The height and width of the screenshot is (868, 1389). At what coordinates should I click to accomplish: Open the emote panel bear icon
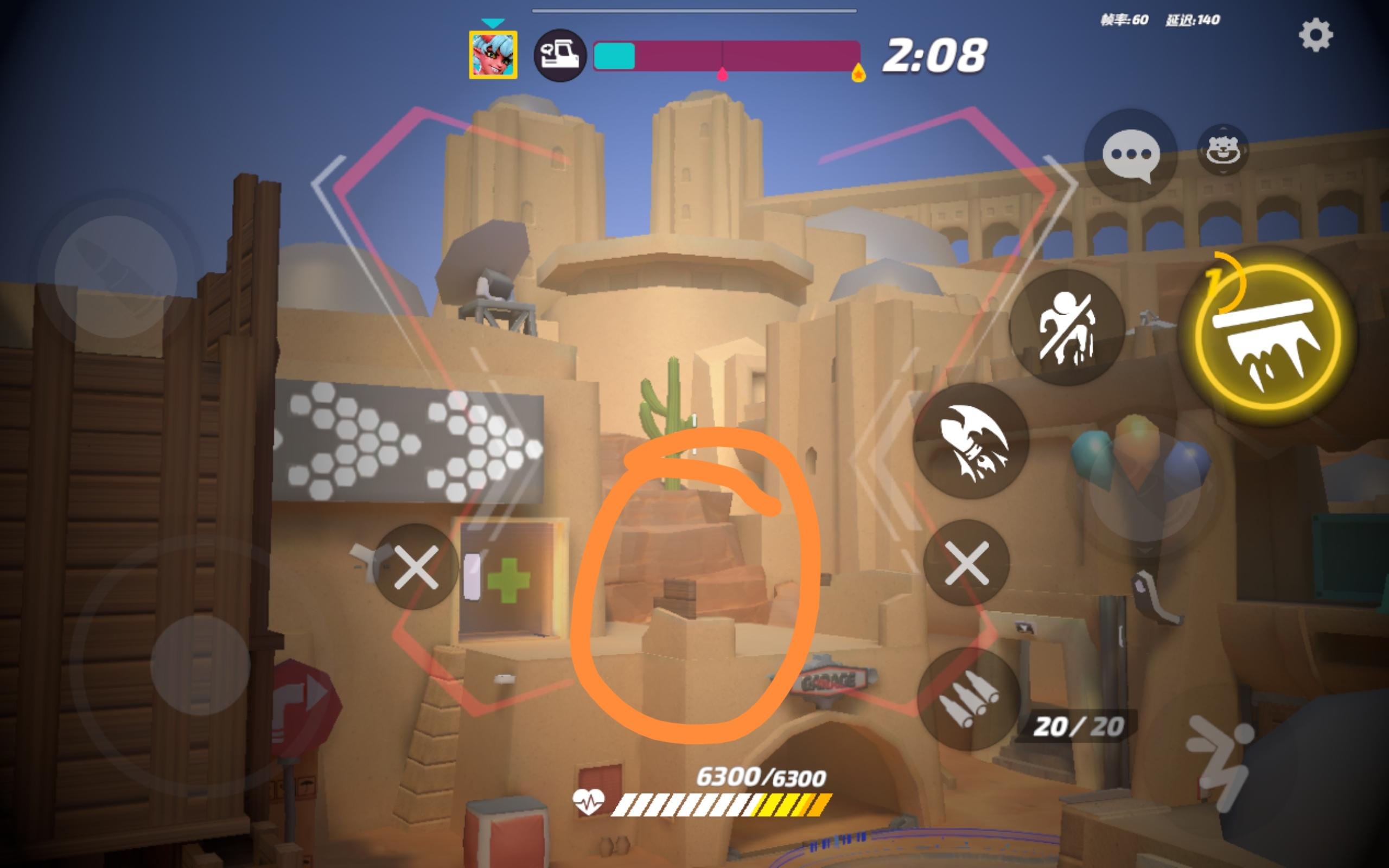(x=1222, y=151)
